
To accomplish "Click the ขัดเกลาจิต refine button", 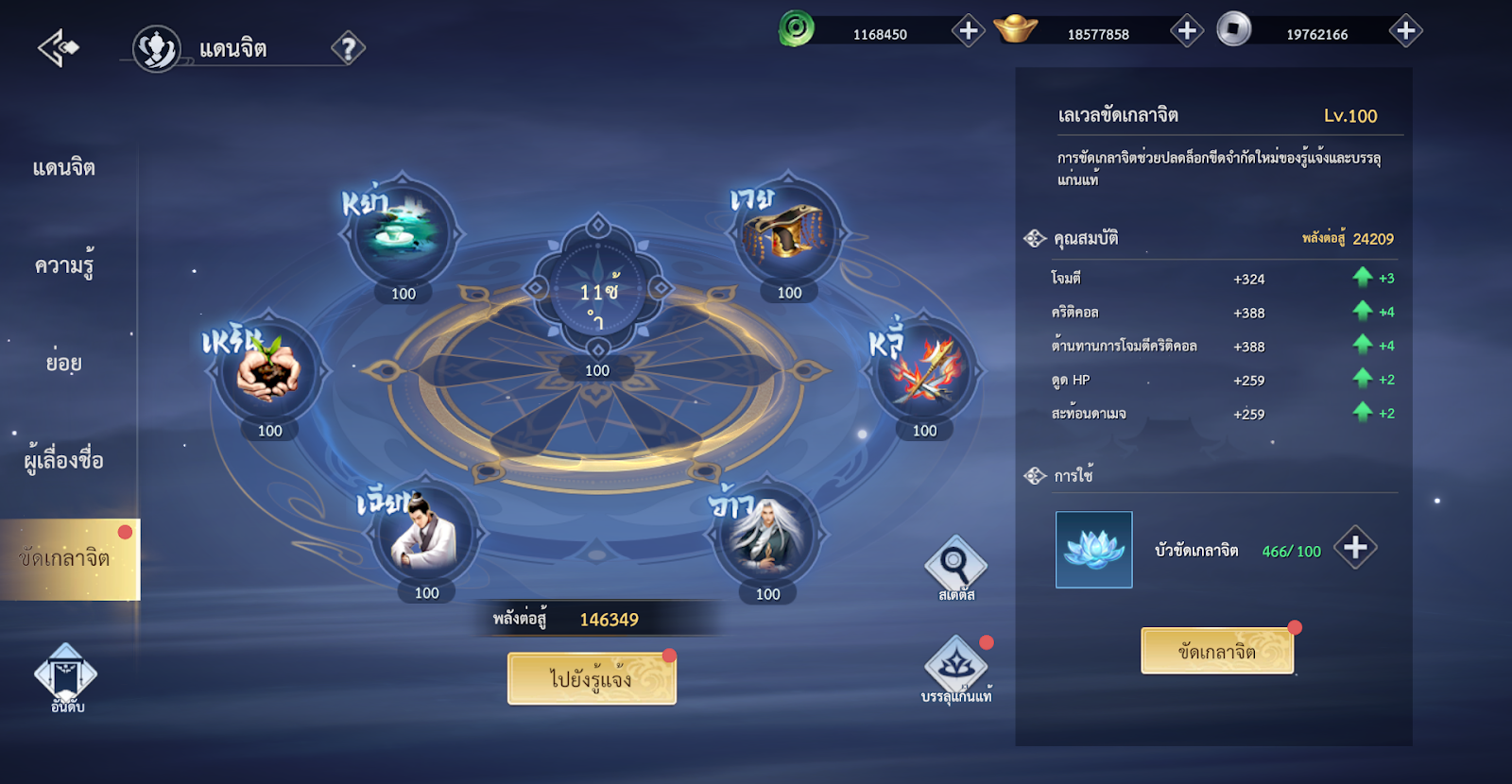I will click(x=1216, y=651).
